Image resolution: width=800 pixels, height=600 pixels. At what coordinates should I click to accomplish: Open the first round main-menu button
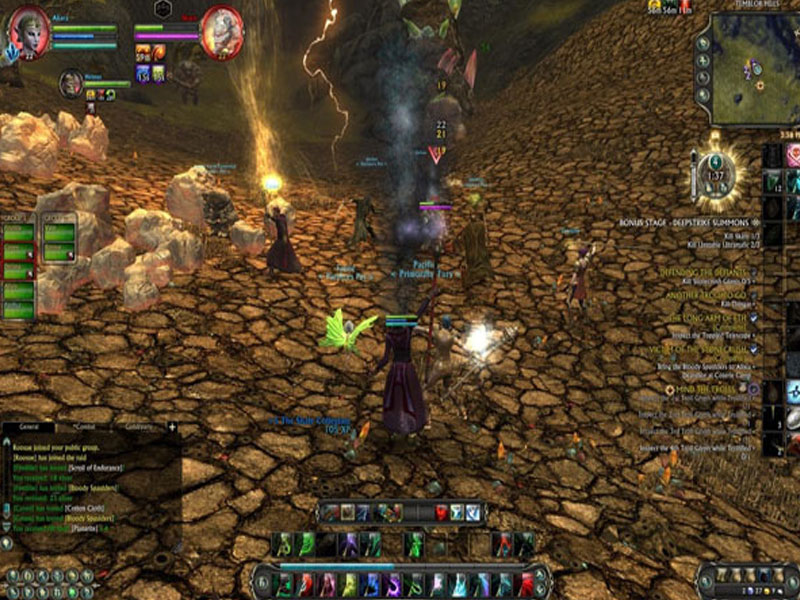tap(12, 577)
